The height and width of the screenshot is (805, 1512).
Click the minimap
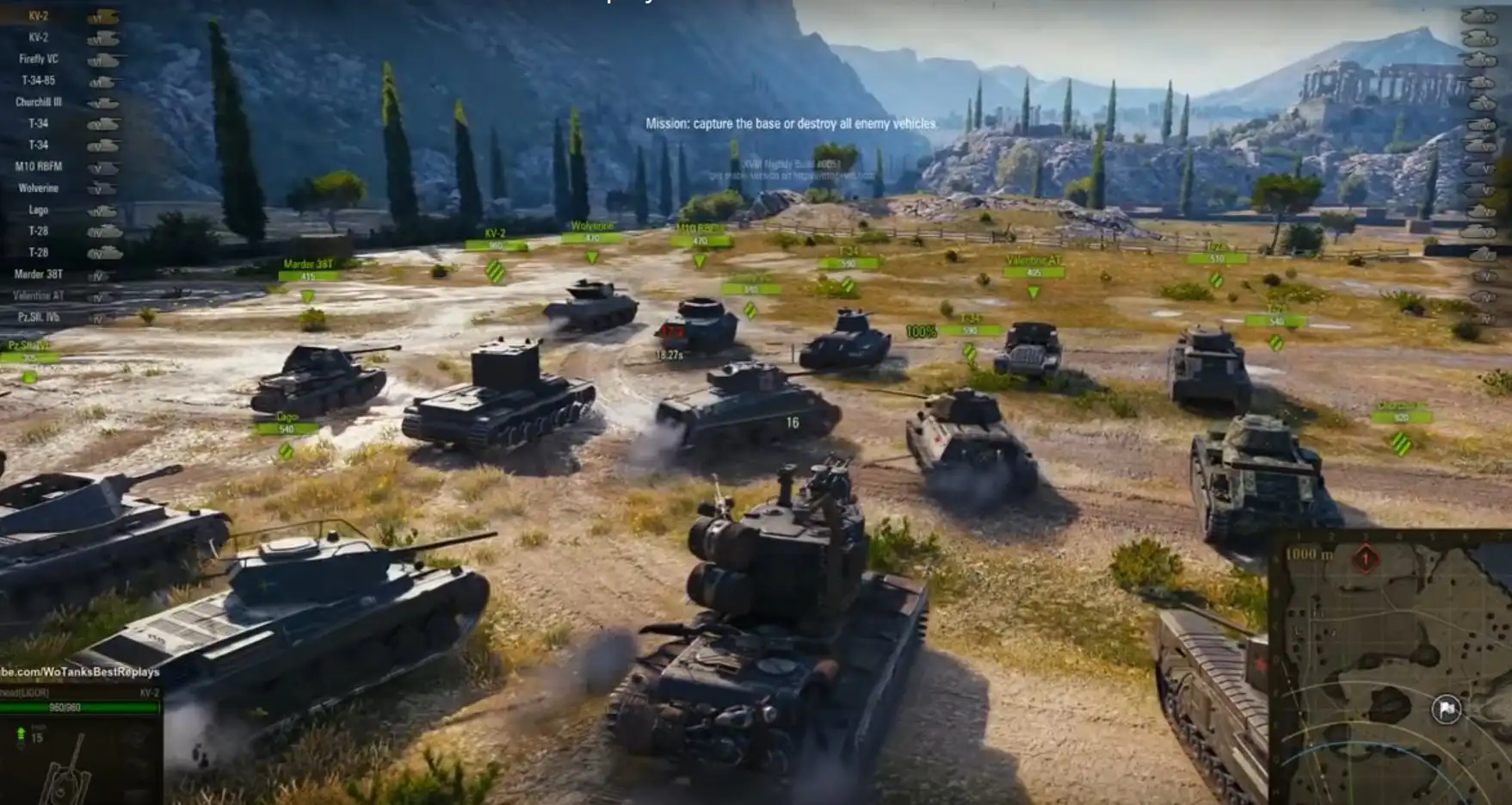1392,672
